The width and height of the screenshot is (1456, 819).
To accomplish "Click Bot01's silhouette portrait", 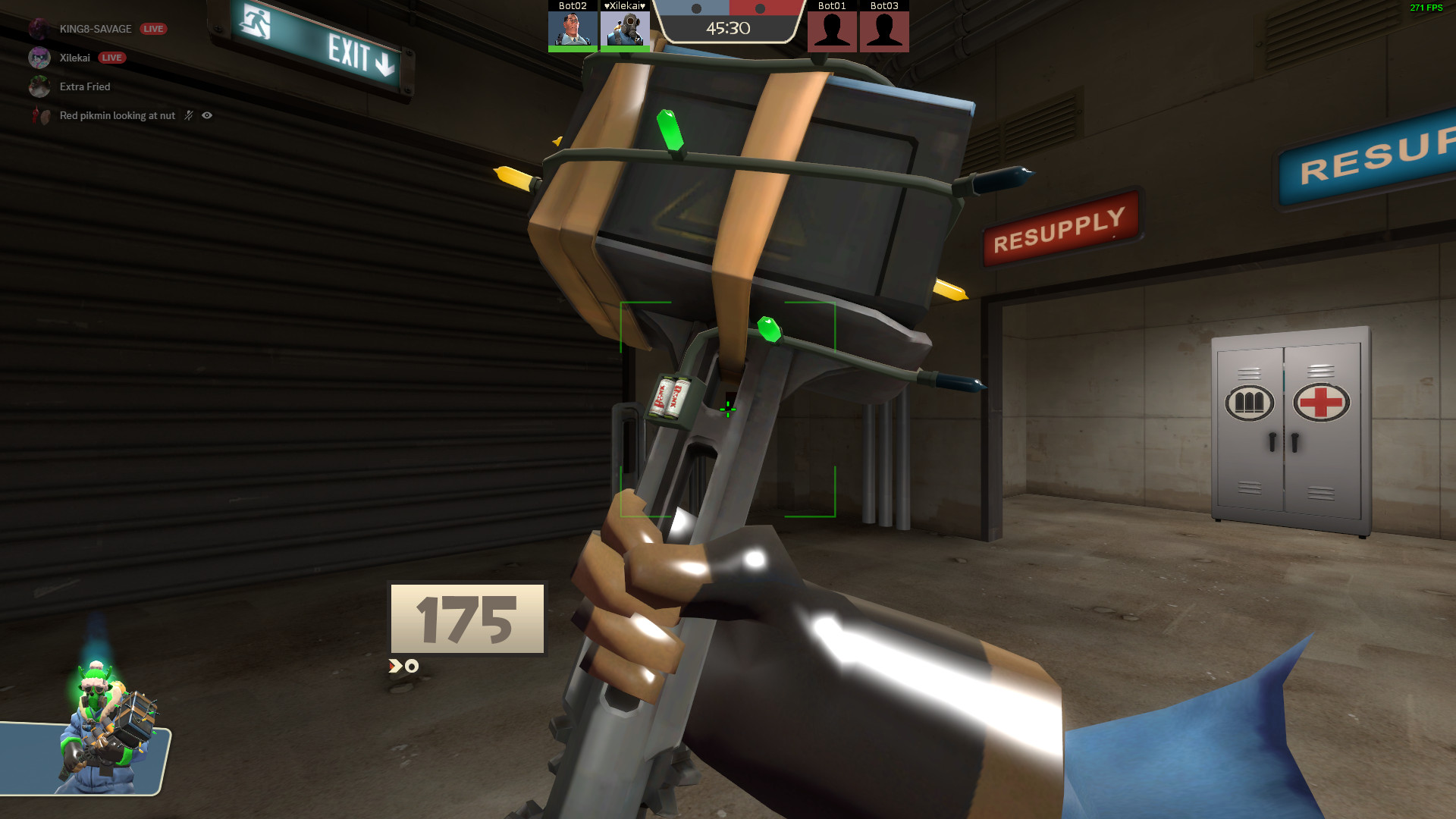I will point(832,30).
